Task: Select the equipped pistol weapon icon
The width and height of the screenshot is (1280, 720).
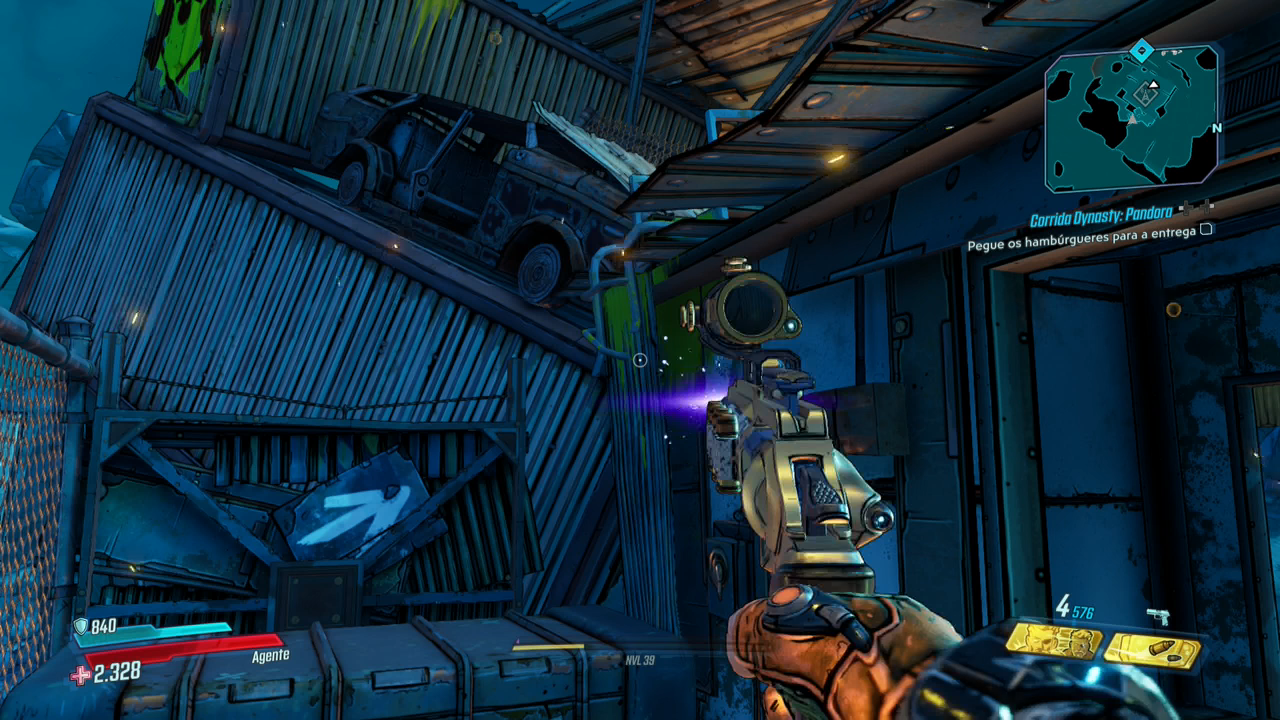Action: [x=1158, y=616]
